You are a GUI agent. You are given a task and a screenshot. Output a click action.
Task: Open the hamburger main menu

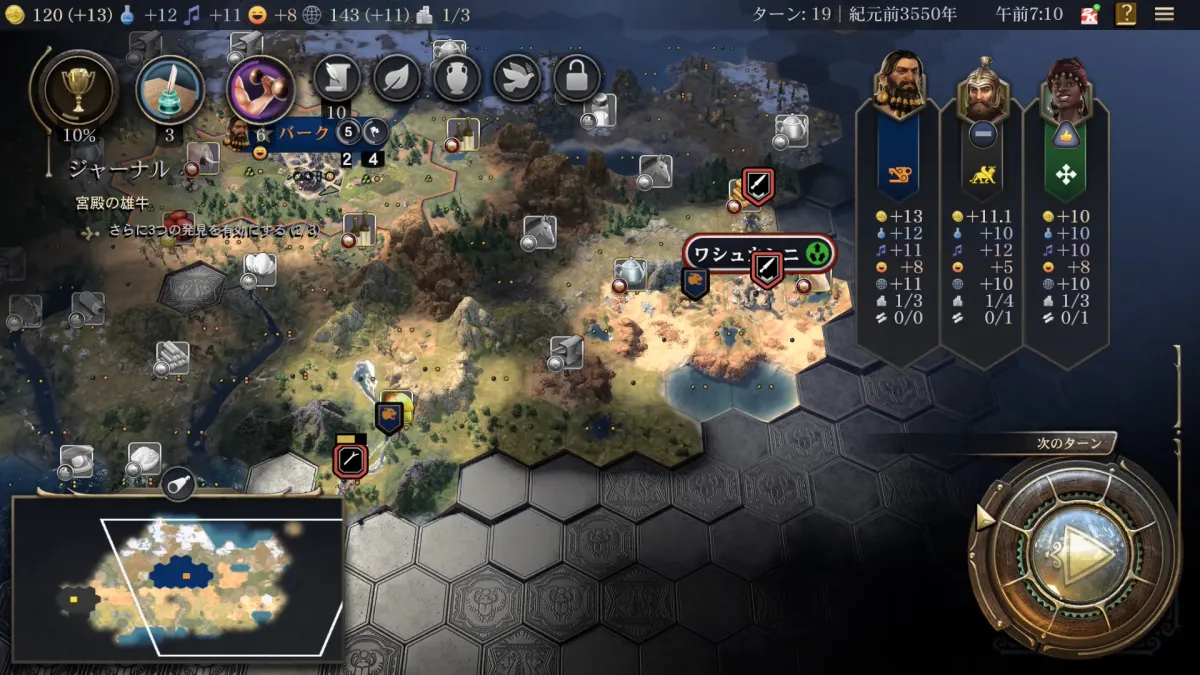tap(1164, 14)
